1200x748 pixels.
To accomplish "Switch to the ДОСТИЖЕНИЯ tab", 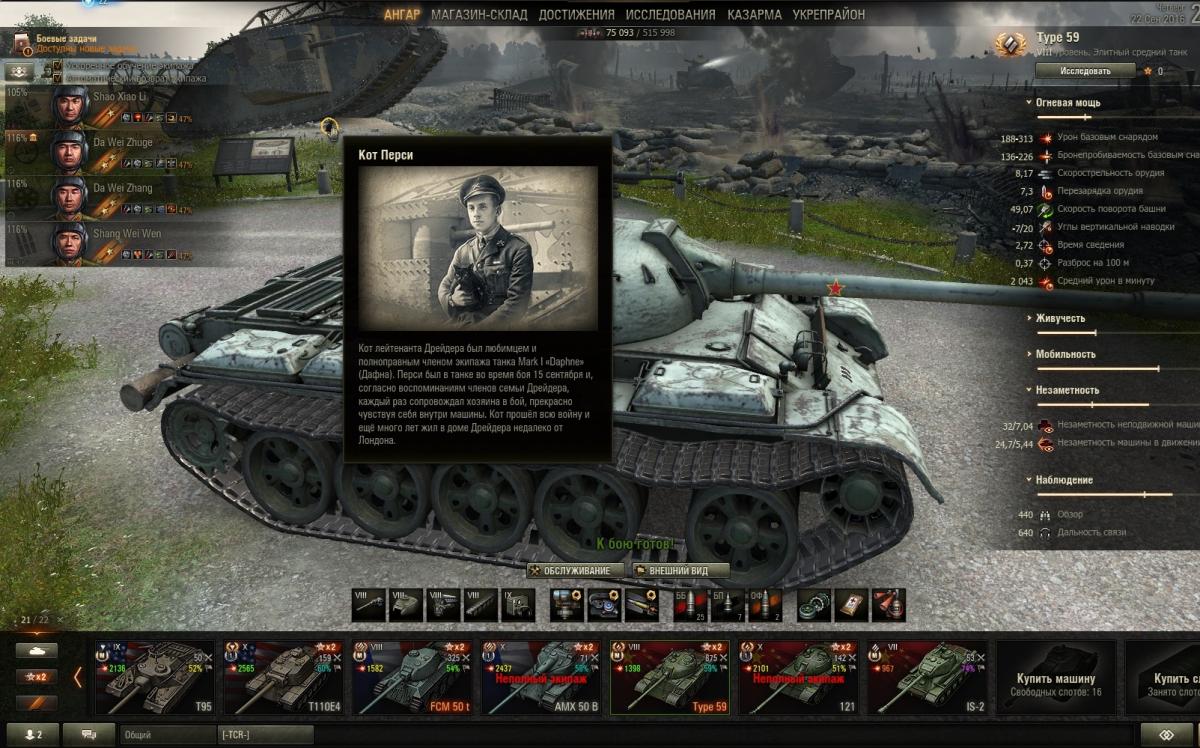I will pos(576,15).
